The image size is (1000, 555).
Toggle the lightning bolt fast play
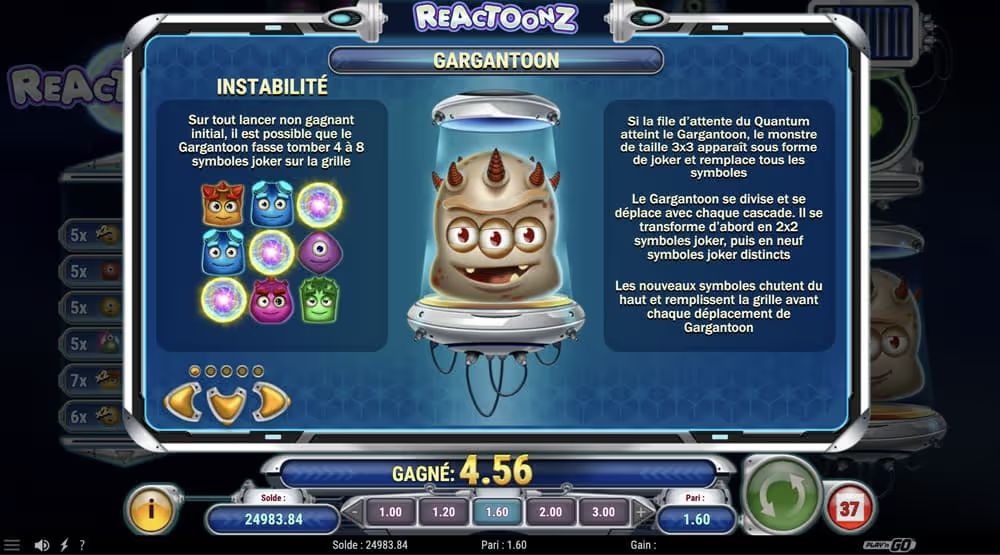(64, 546)
